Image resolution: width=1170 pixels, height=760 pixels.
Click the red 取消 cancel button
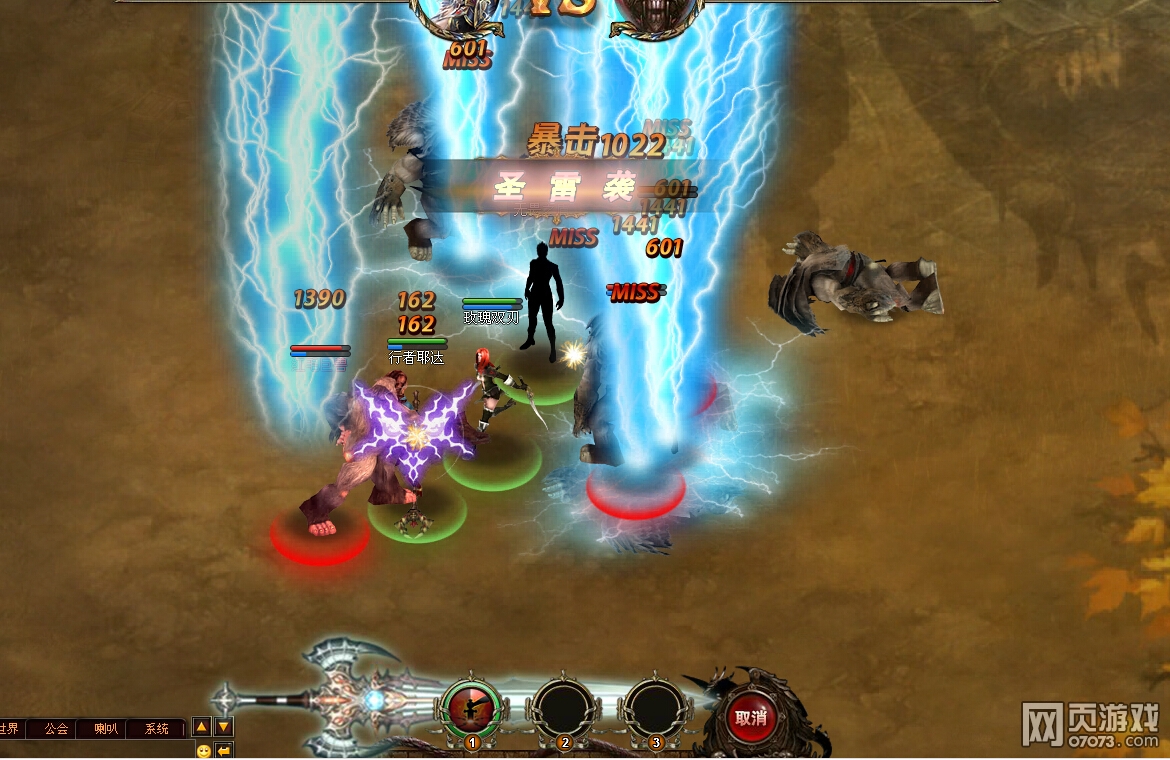tap(750, 716)
